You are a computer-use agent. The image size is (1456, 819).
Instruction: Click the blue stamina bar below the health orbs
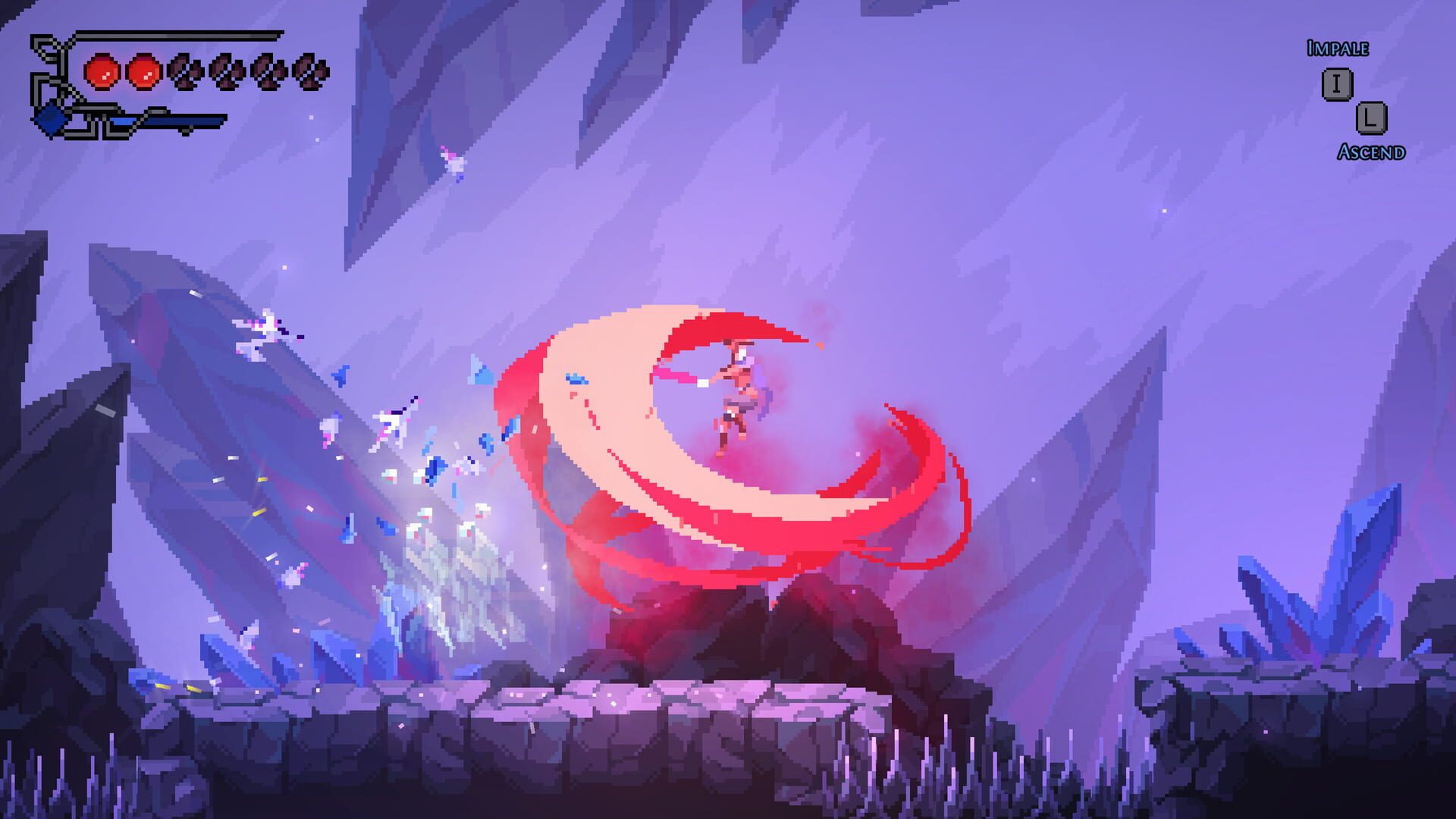pos(178,121)
